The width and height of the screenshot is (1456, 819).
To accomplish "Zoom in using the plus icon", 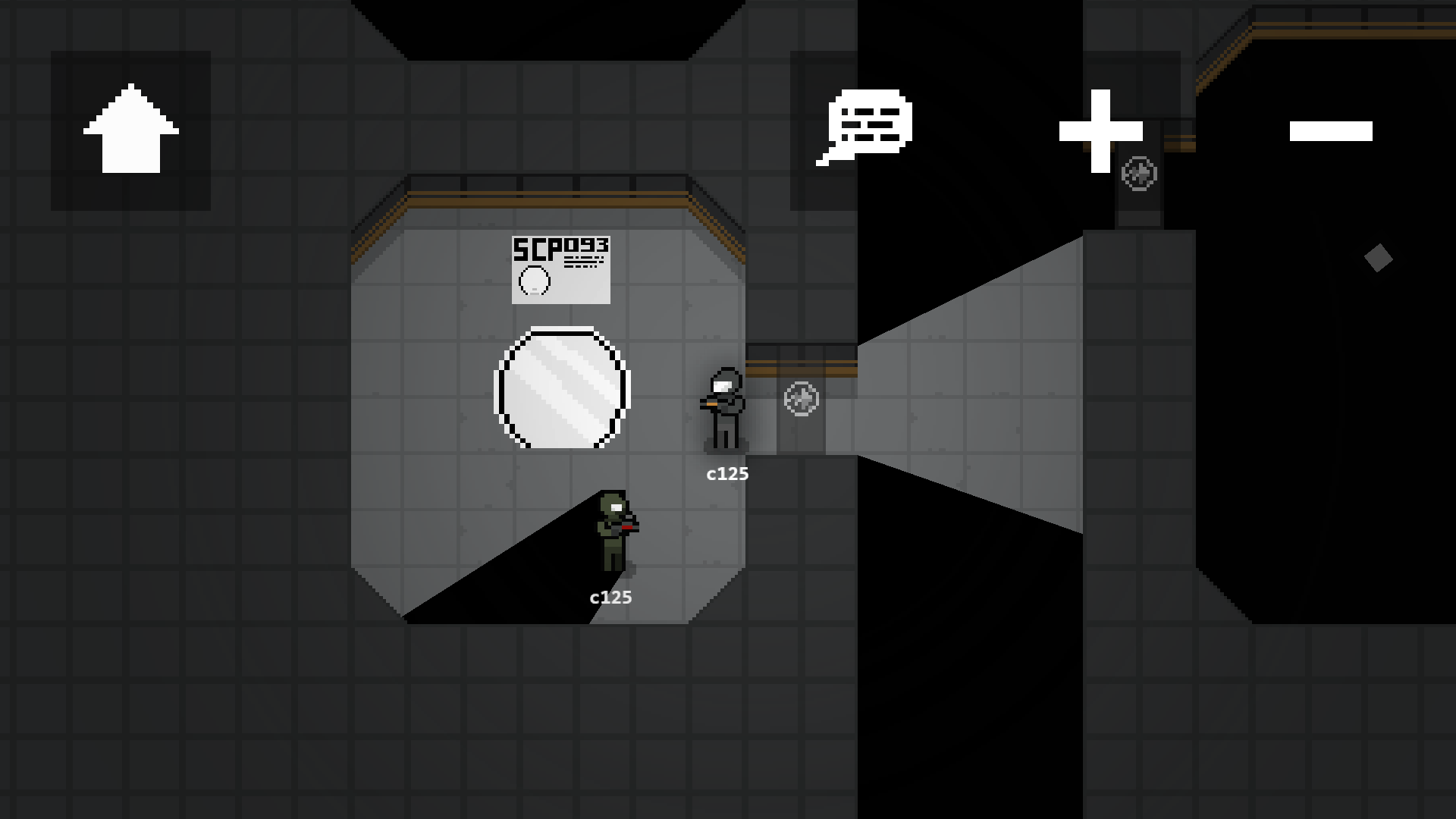I will 1100,130.
